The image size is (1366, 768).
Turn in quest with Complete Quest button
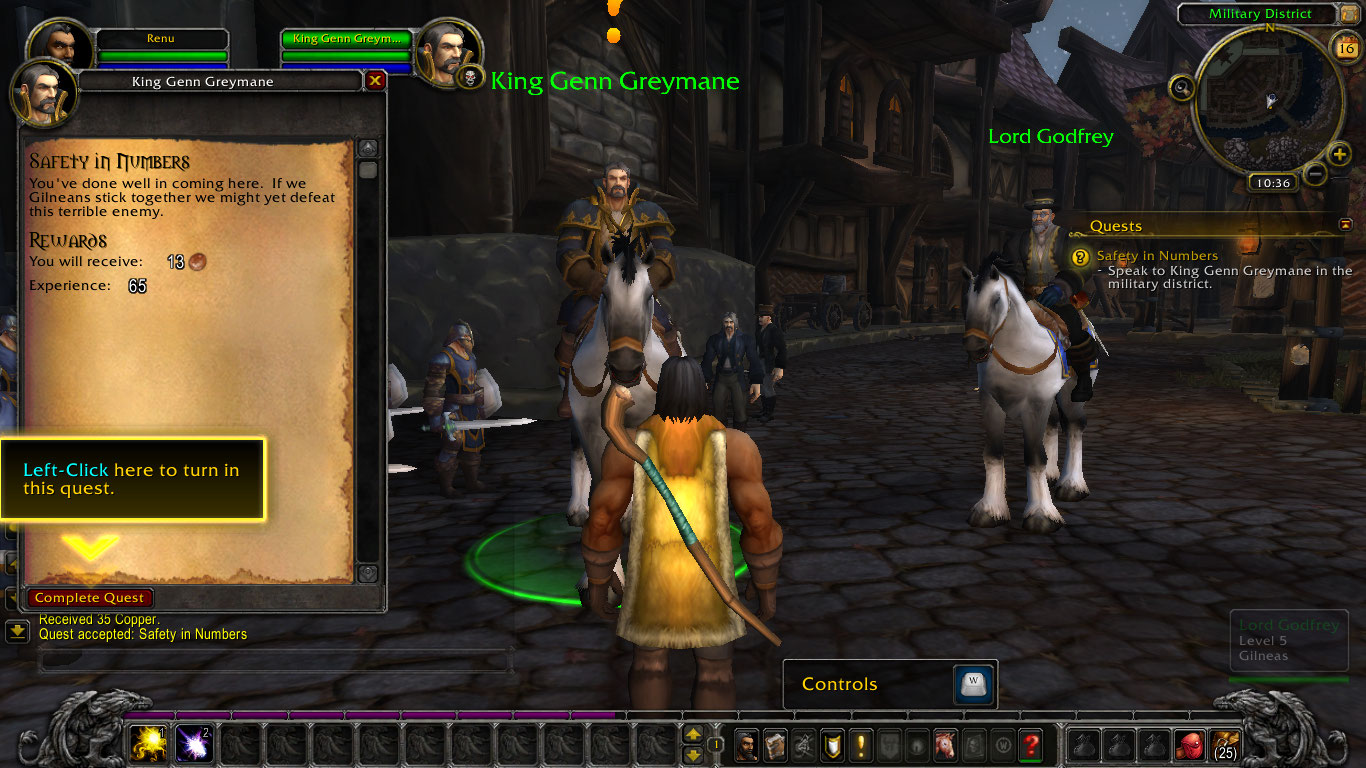click(90, 598)
